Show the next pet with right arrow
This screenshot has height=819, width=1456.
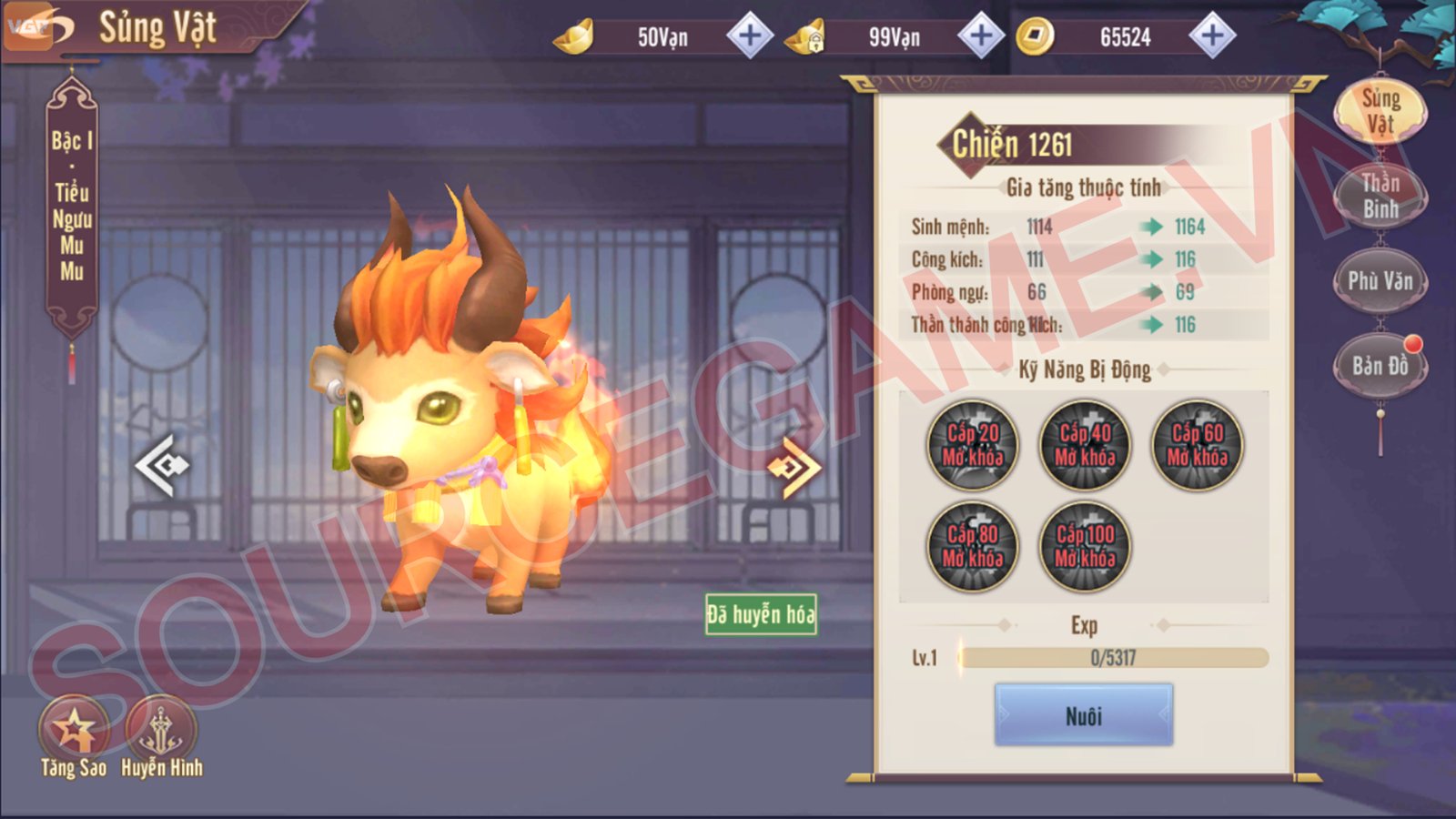[x=794, y=468]
